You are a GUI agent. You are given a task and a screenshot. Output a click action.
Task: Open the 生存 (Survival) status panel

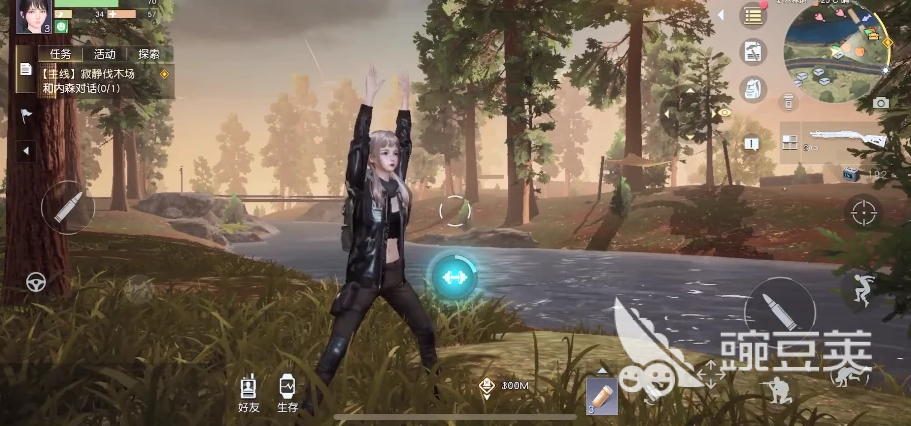click(x=287, y=392)
